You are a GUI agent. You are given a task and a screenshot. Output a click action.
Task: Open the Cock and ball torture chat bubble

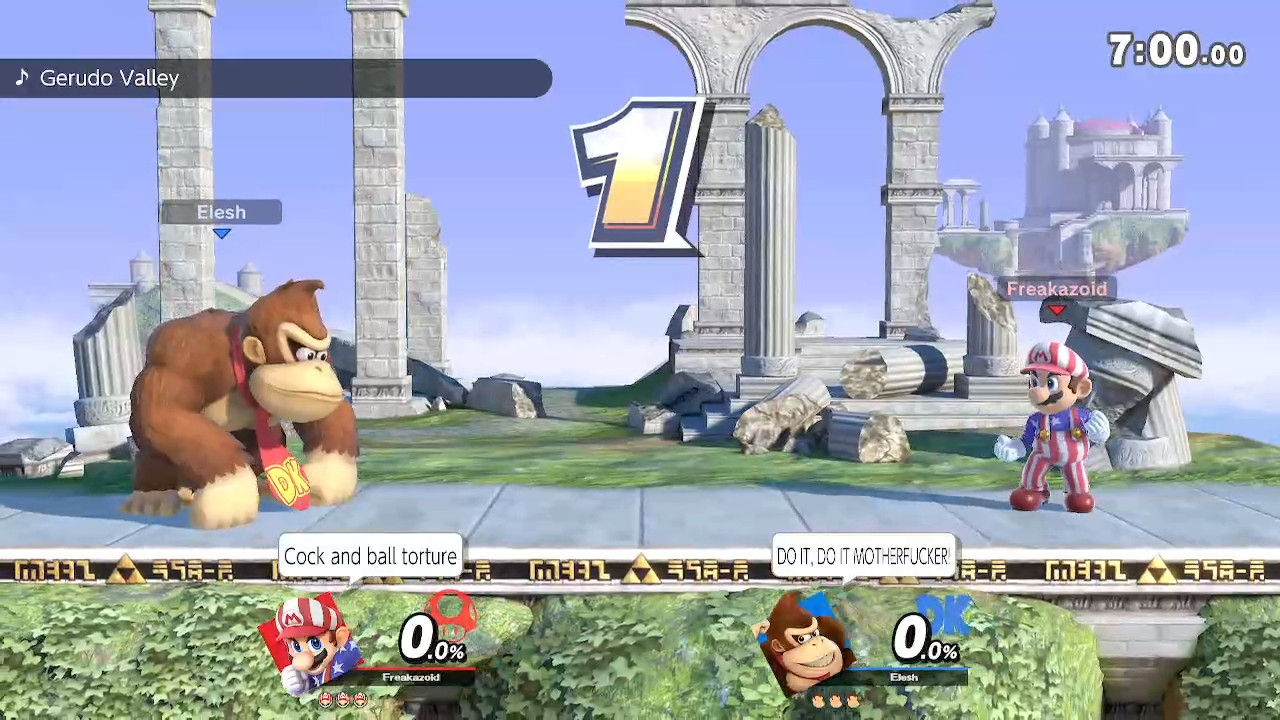coord(370,557)
